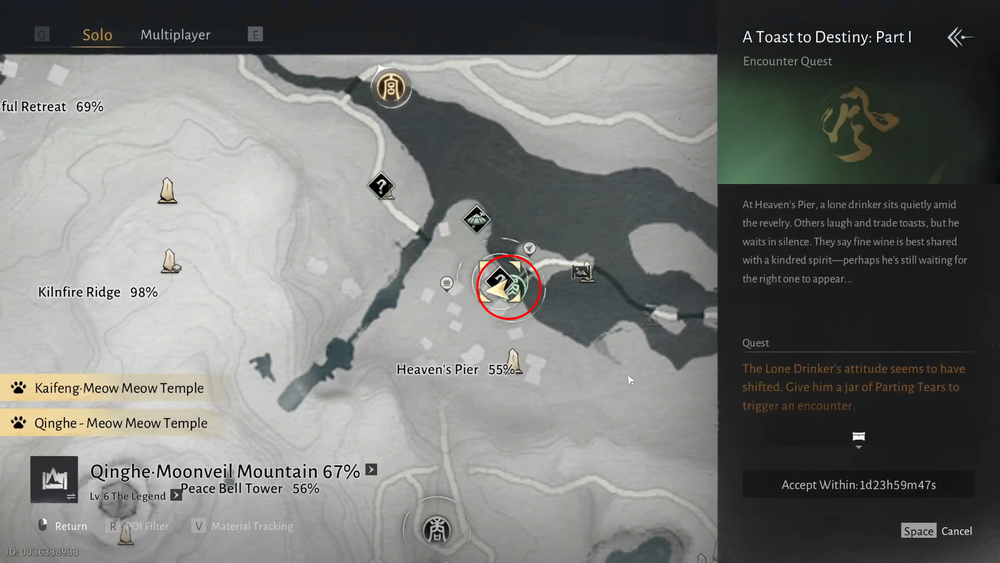Select the Kilnfire Ridge area label
Viewport: 1000px width, 563px height.
(79, 292)
